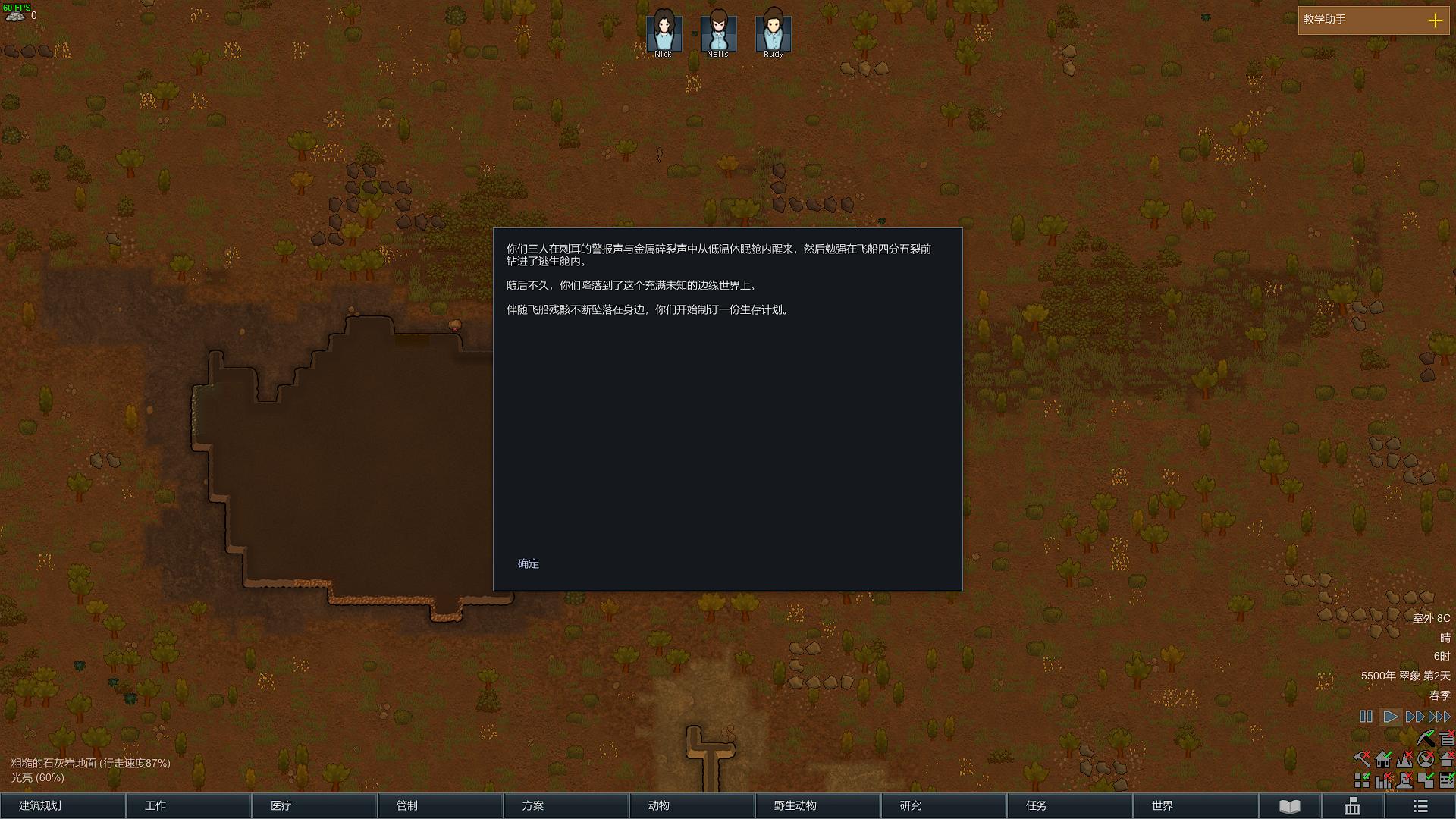Open the 建筑规划 architect tab
The height and width of the screenshot is (819, 1456).
point(63,805)
